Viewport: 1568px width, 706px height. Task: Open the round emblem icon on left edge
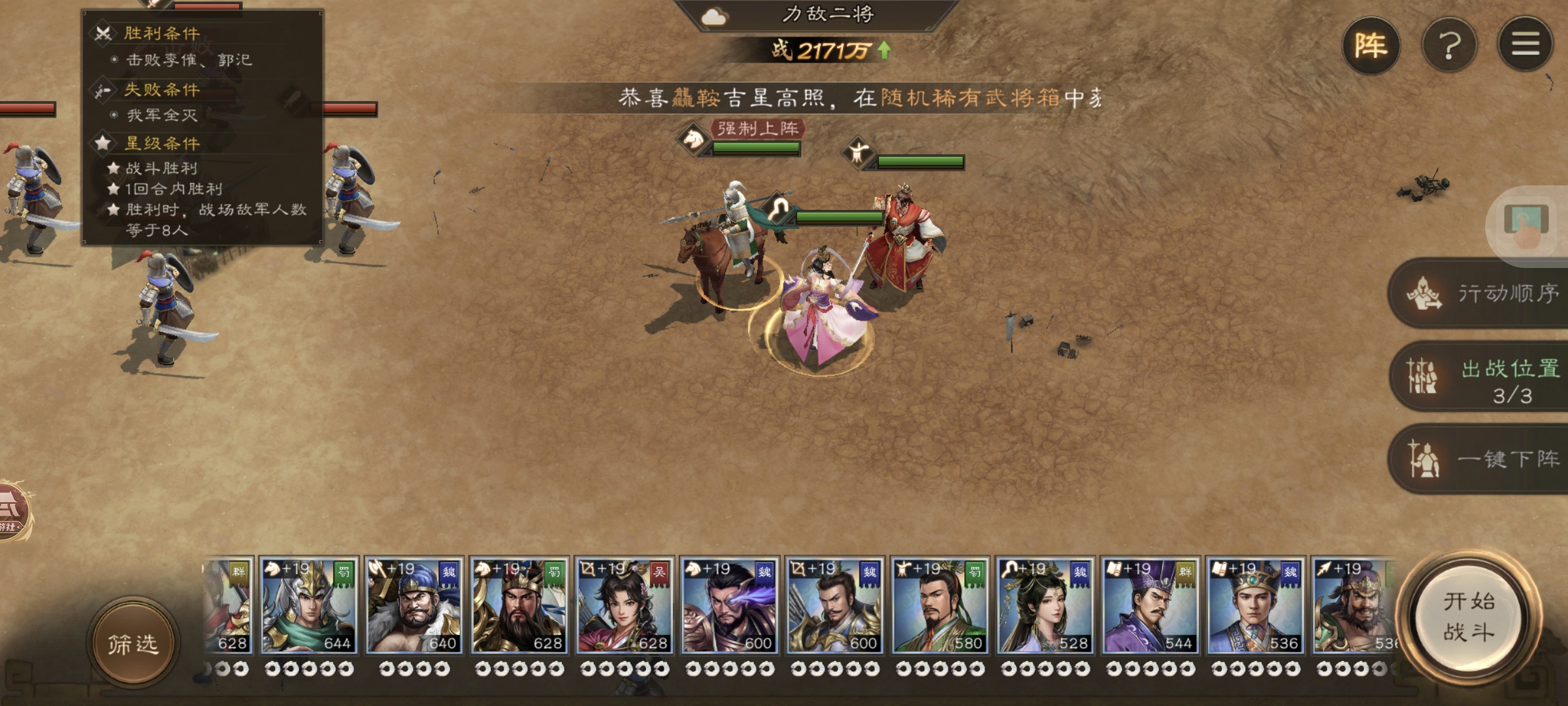[12, 511]
